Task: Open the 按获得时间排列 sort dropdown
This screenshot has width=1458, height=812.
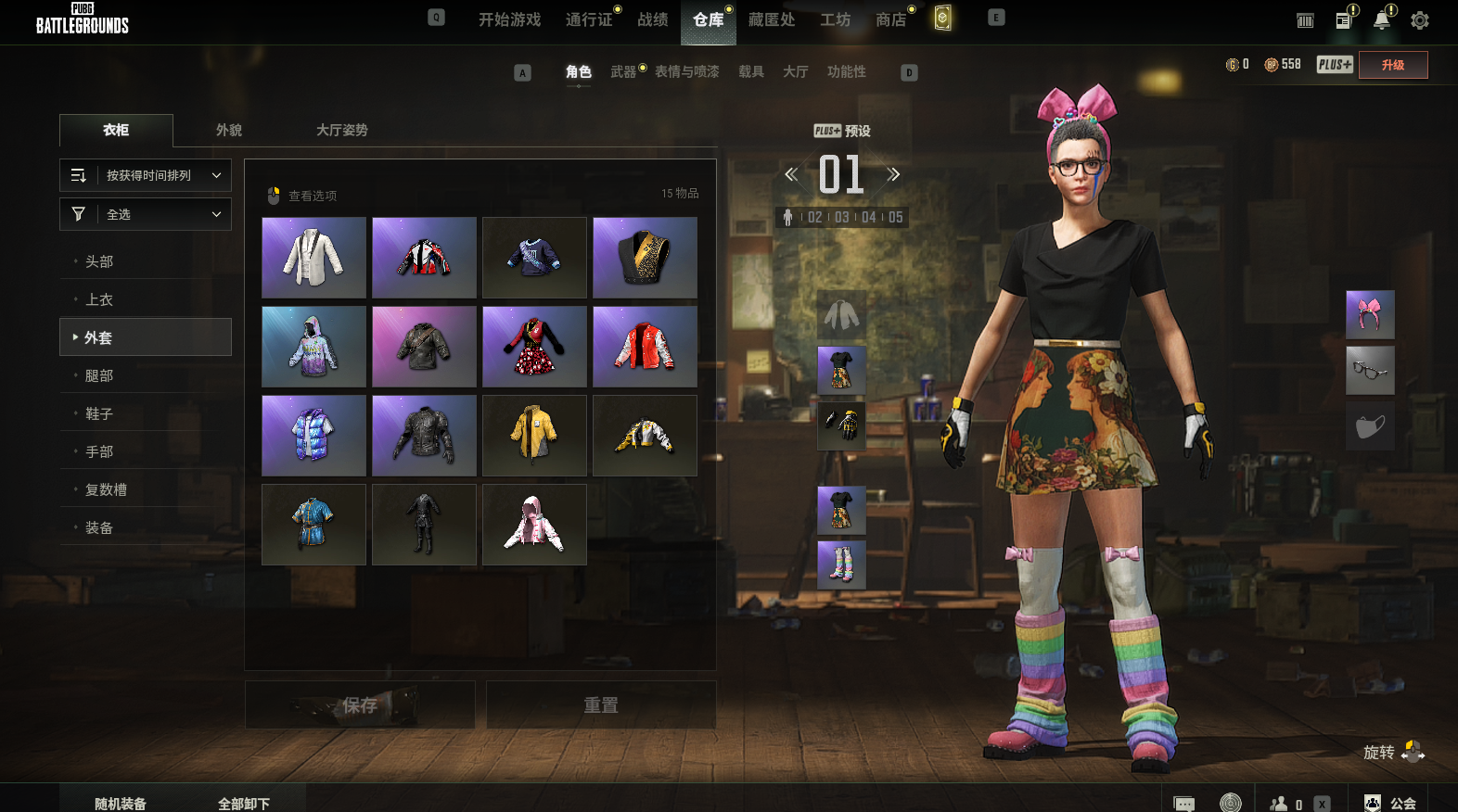Action: [146, 175]
